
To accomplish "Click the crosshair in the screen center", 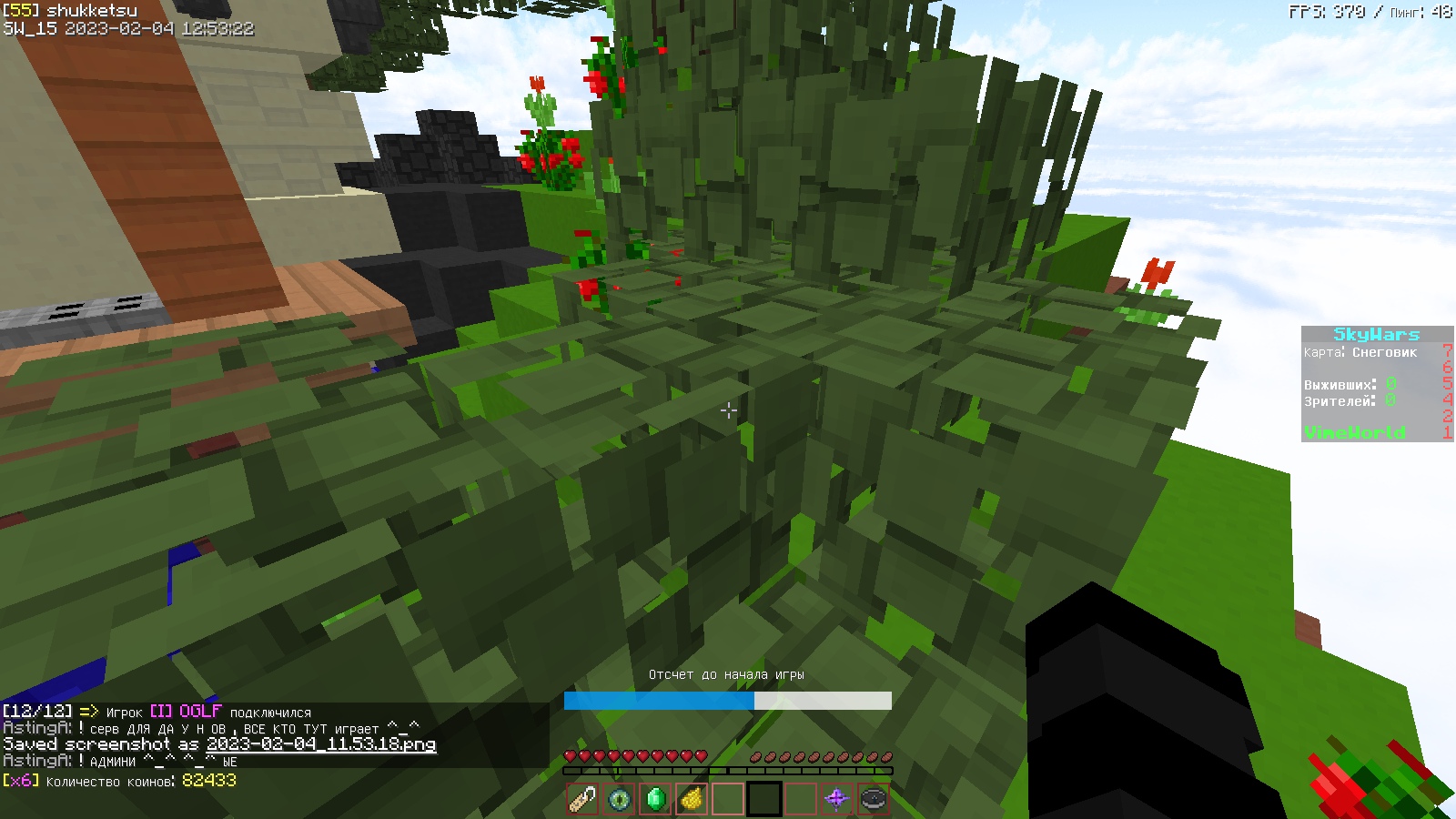I will 728,411.
